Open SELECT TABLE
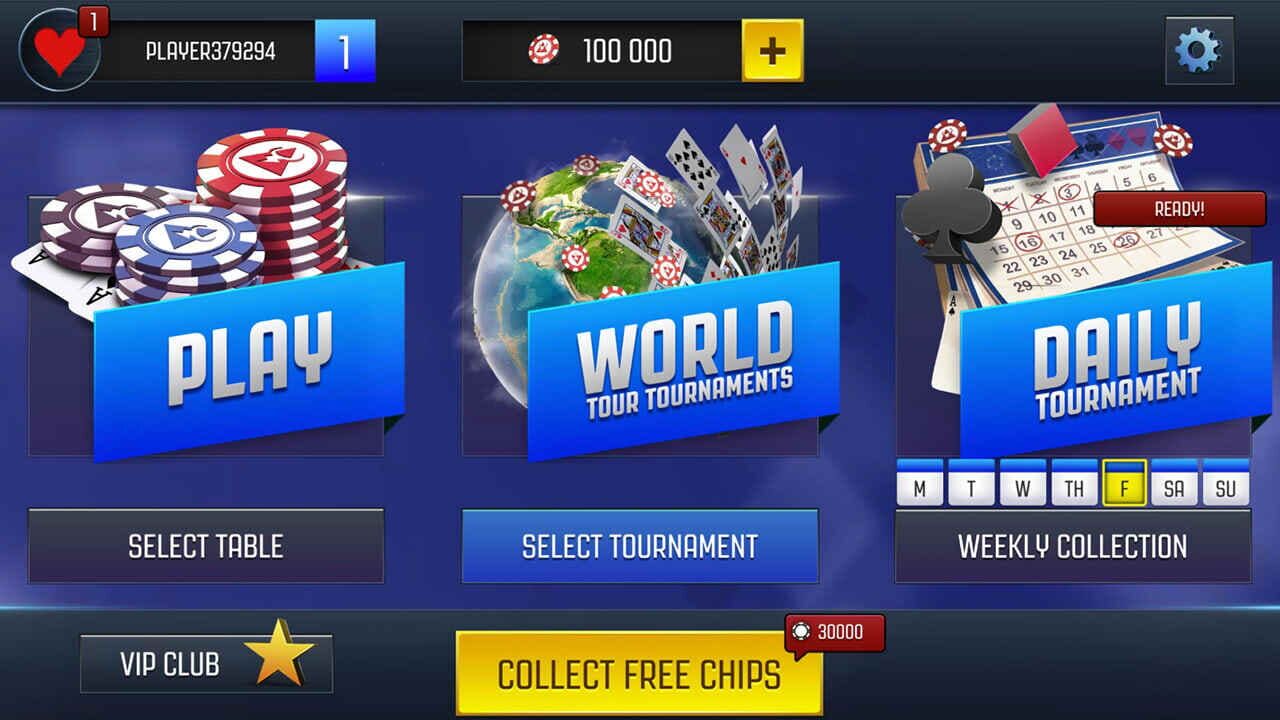 [205, 546]
